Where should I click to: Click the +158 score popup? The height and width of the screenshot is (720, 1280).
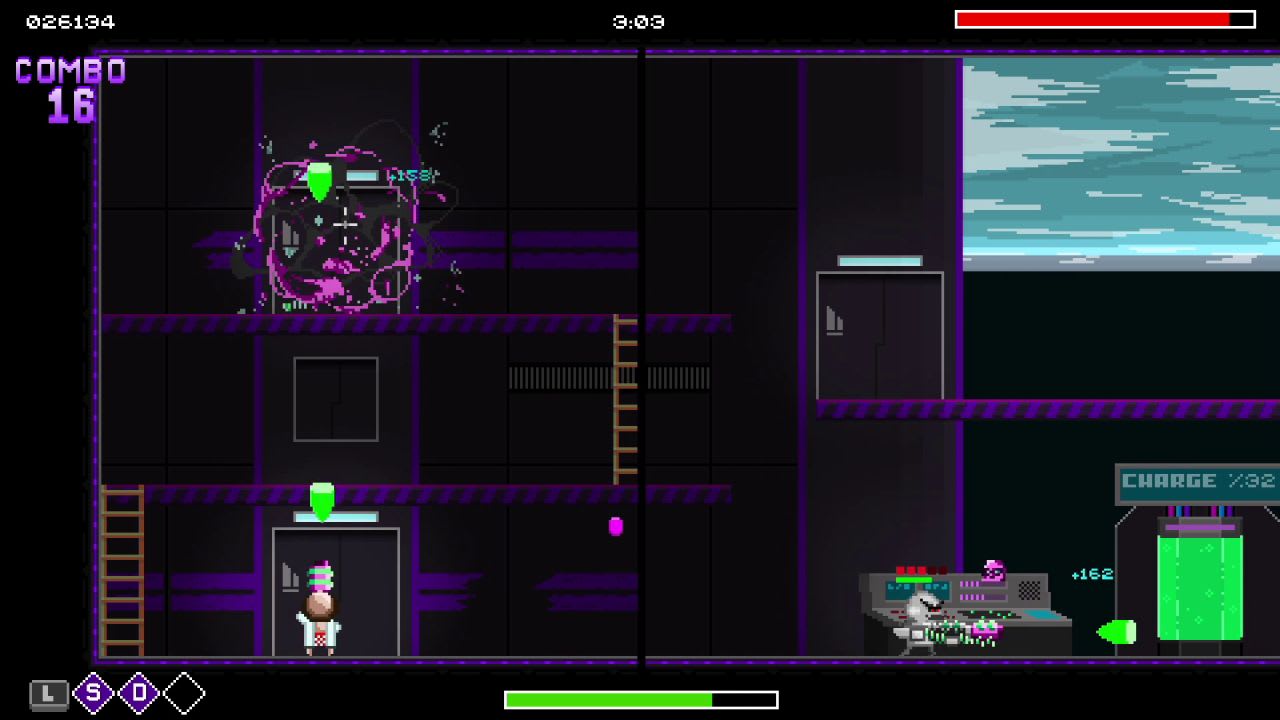click(409, 172)
